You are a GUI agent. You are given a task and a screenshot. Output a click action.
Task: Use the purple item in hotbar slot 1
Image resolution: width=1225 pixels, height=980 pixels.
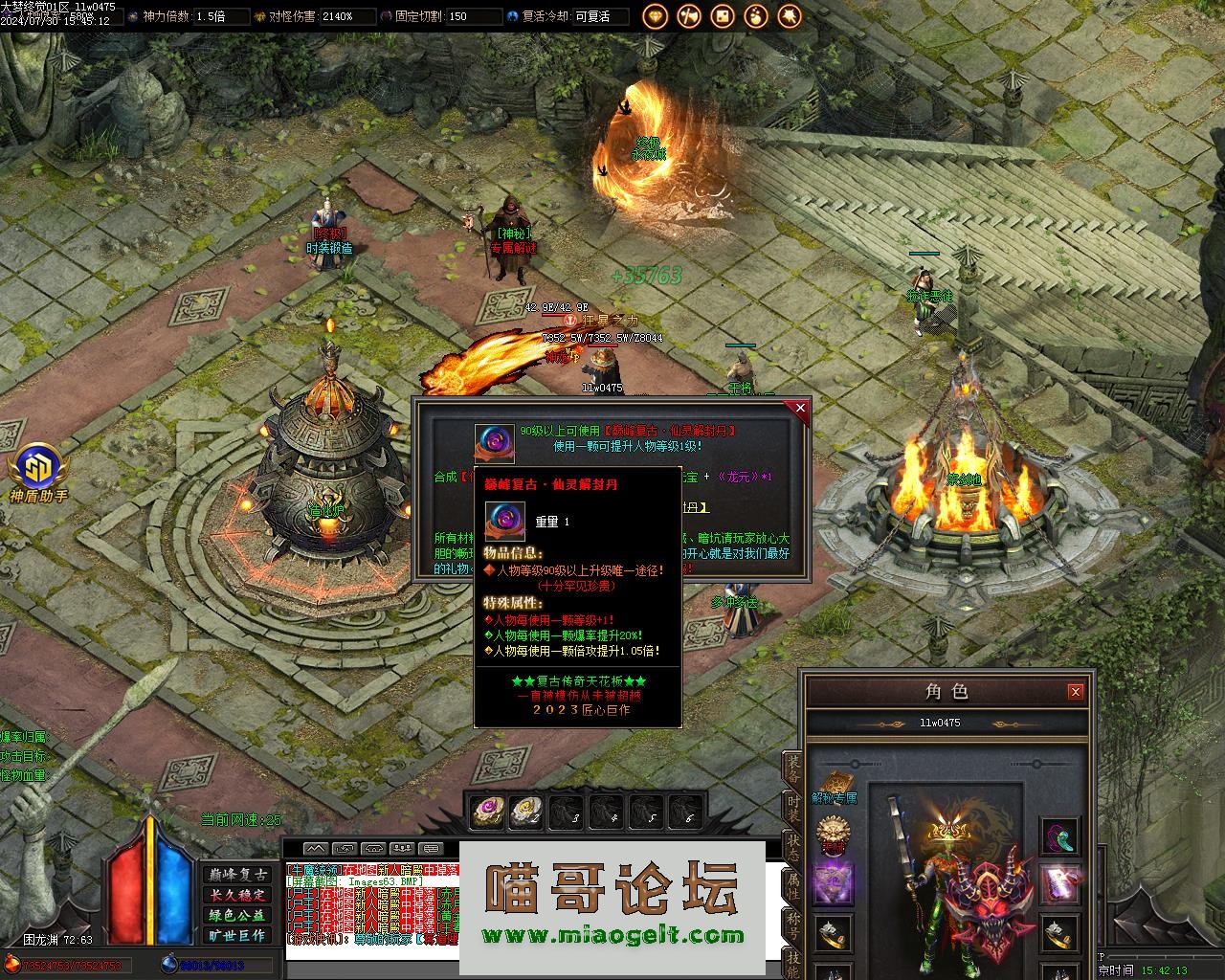coord(486,812)
